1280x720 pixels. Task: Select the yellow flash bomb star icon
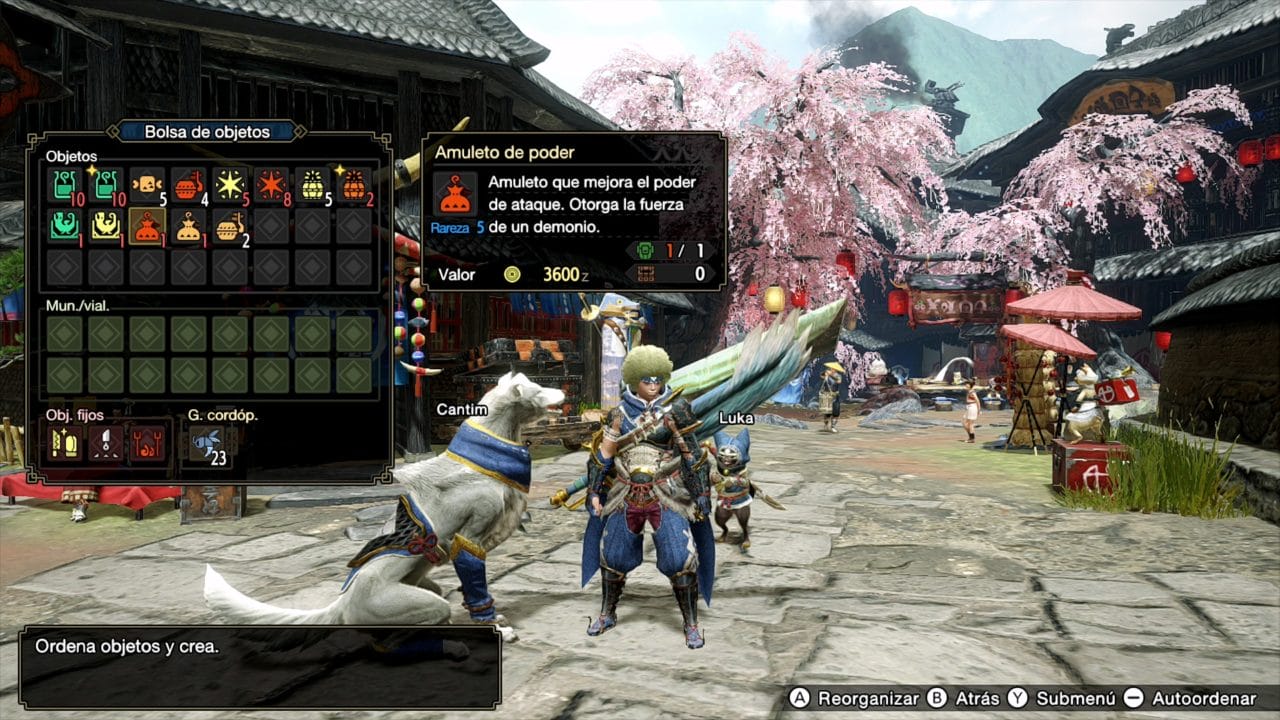(230, 183)
